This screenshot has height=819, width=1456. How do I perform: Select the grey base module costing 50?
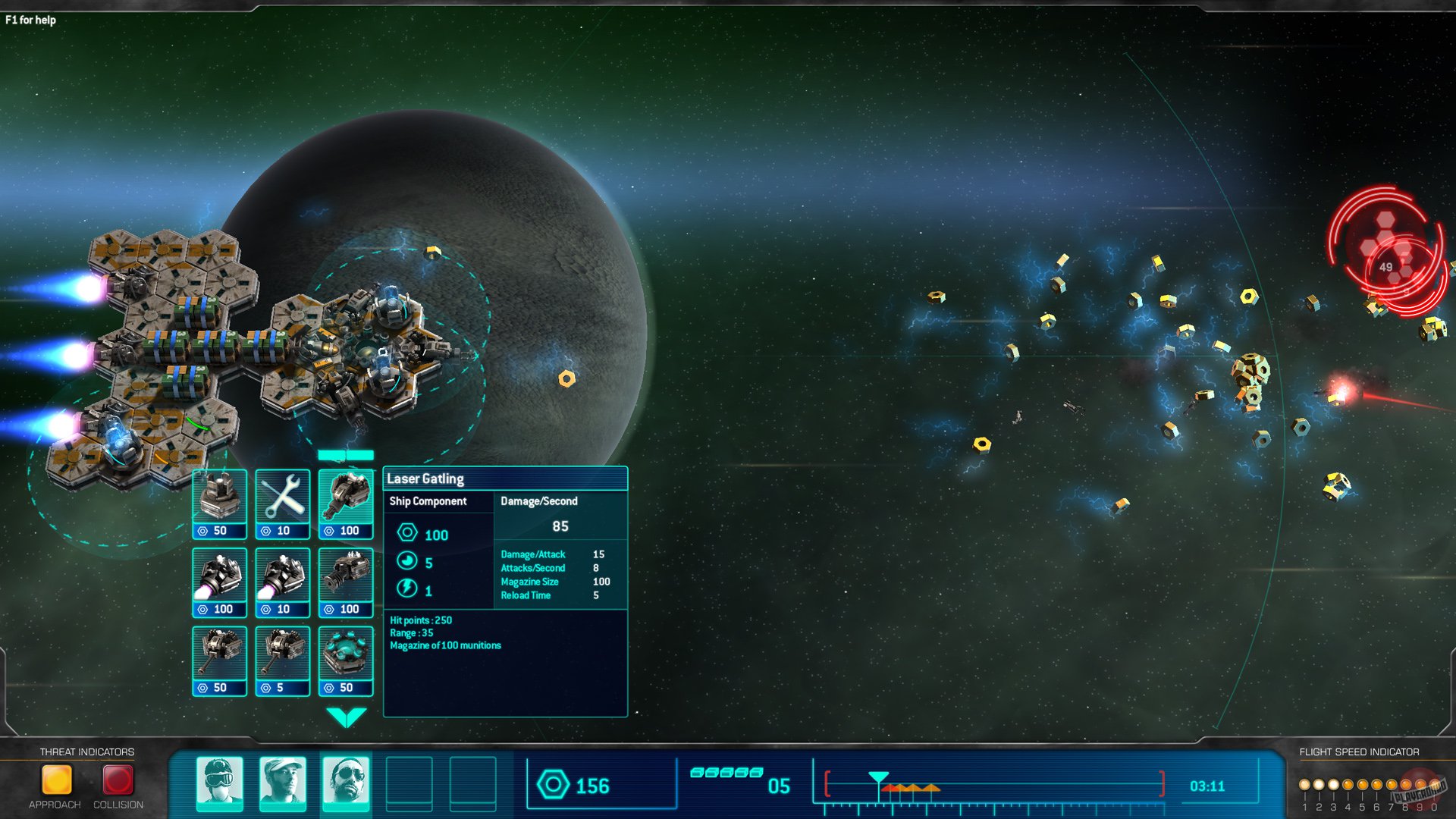219,503
